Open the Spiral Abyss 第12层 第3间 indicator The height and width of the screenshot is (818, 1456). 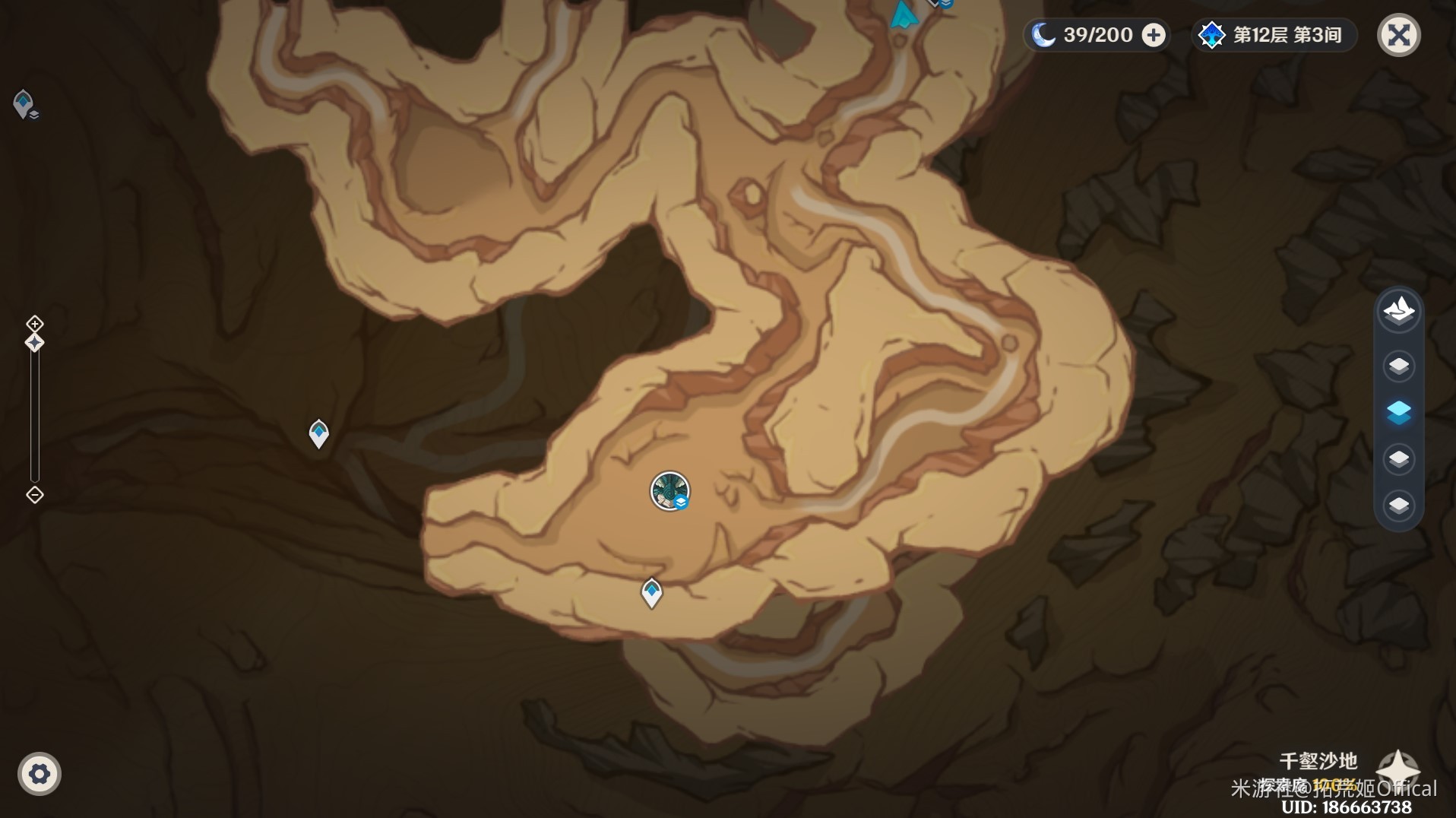tap(1274, 35)
